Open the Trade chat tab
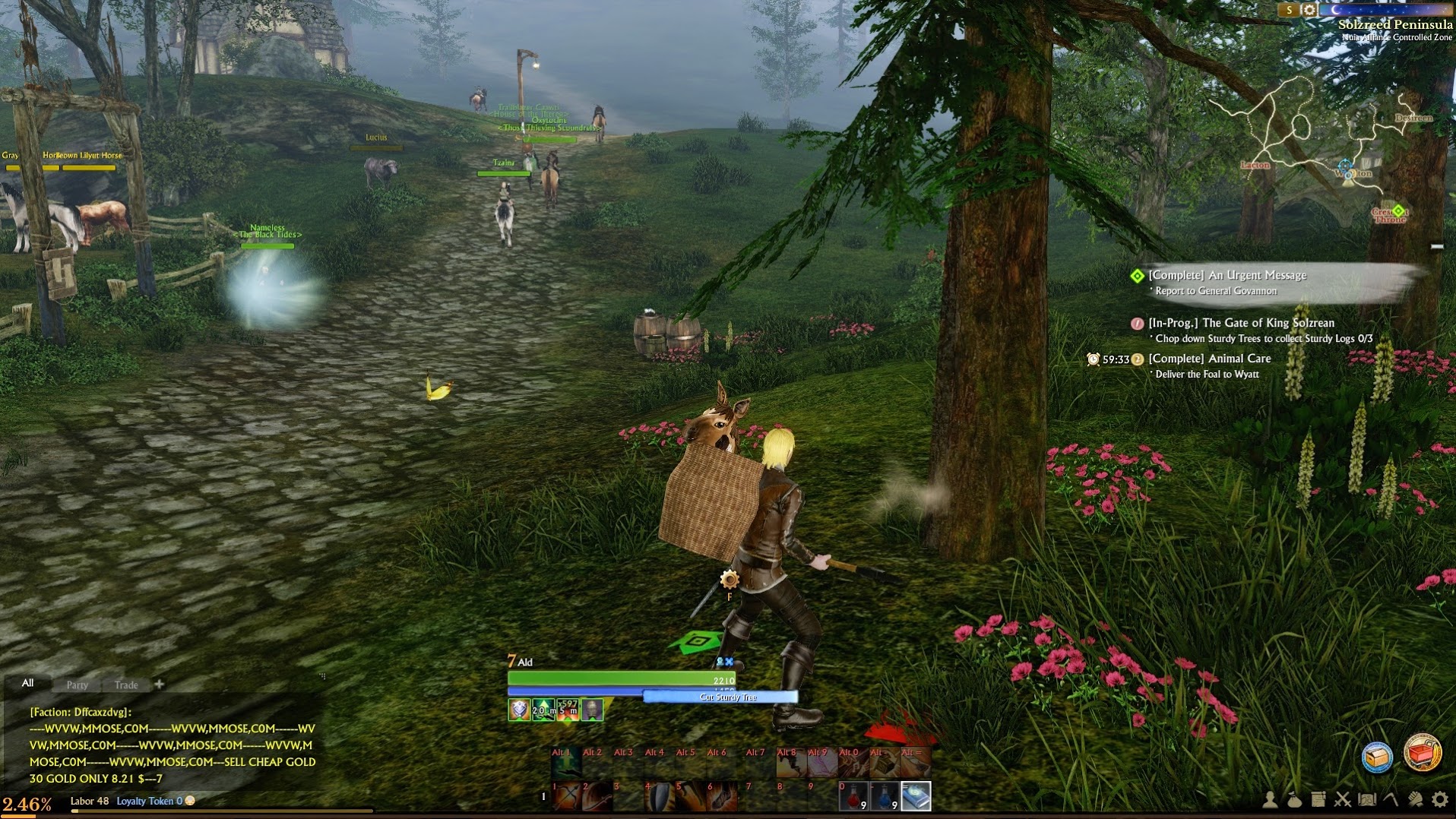The height and width of the screenshot is (819, 1456). (x=126, y=685)
